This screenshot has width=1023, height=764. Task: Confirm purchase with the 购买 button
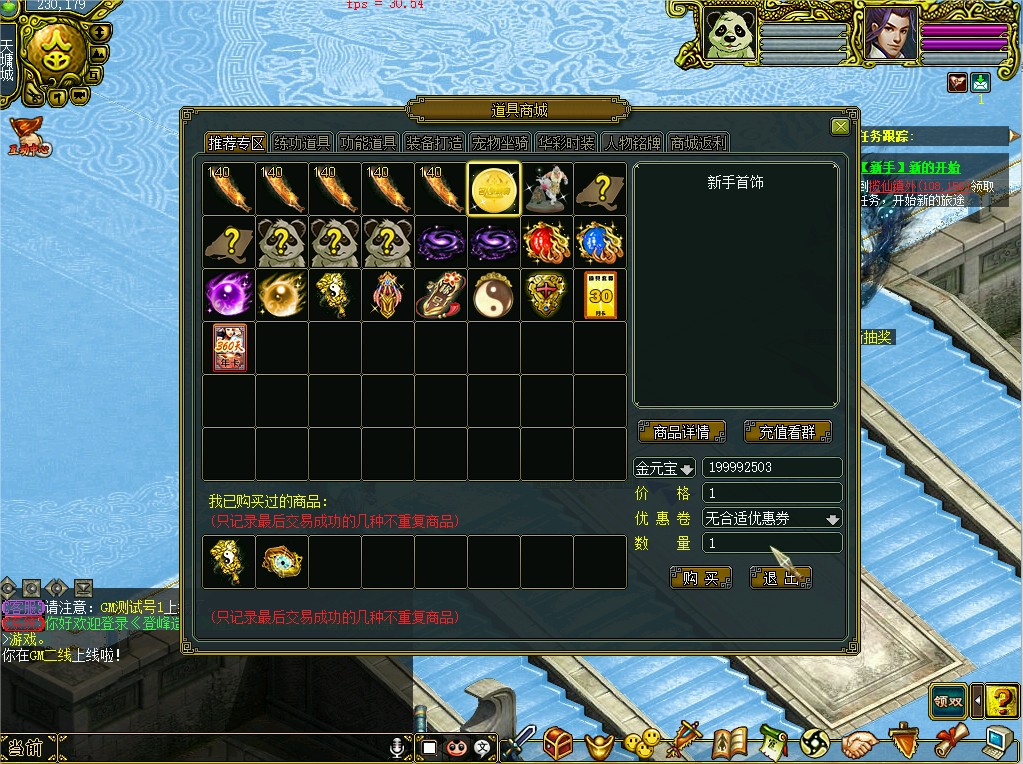tap(701, 578)
